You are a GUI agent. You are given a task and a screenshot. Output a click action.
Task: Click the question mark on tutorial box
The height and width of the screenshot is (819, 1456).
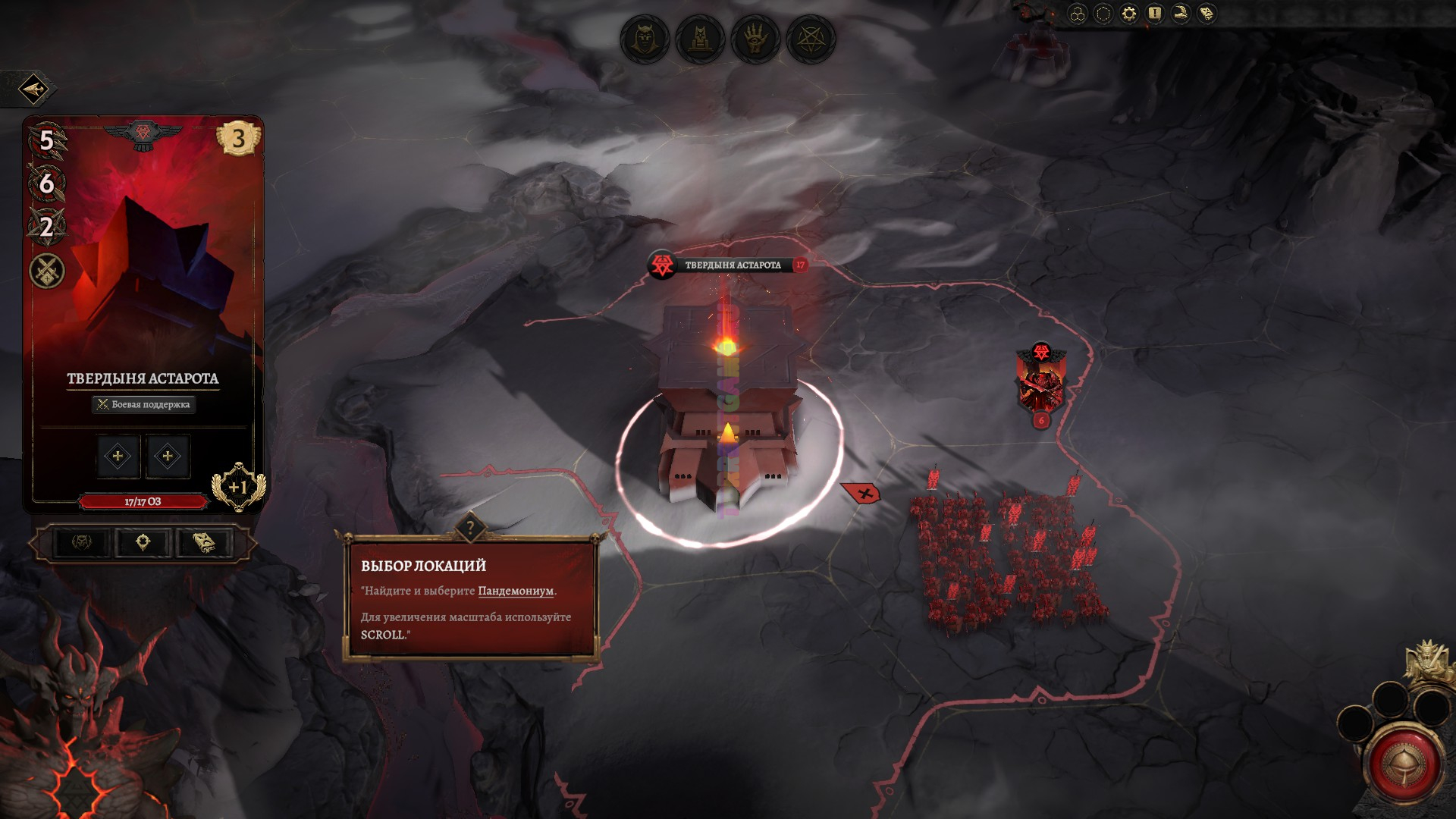(x=470, y=528)
